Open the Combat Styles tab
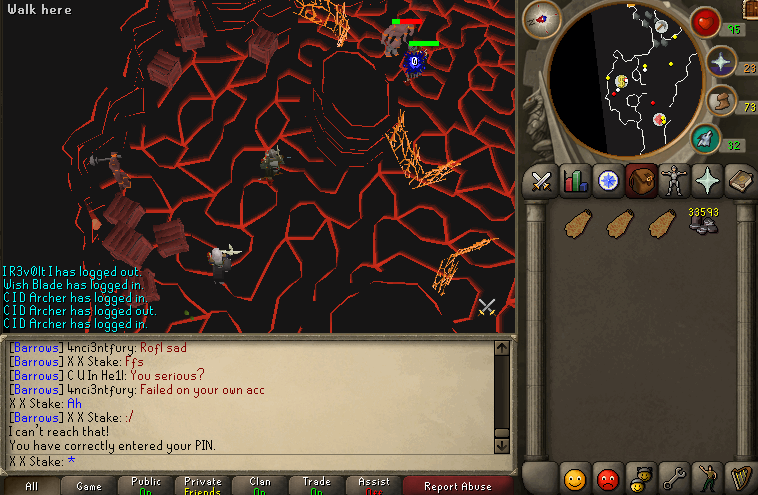This screenshot has width=758, height=495. point(542,181)
